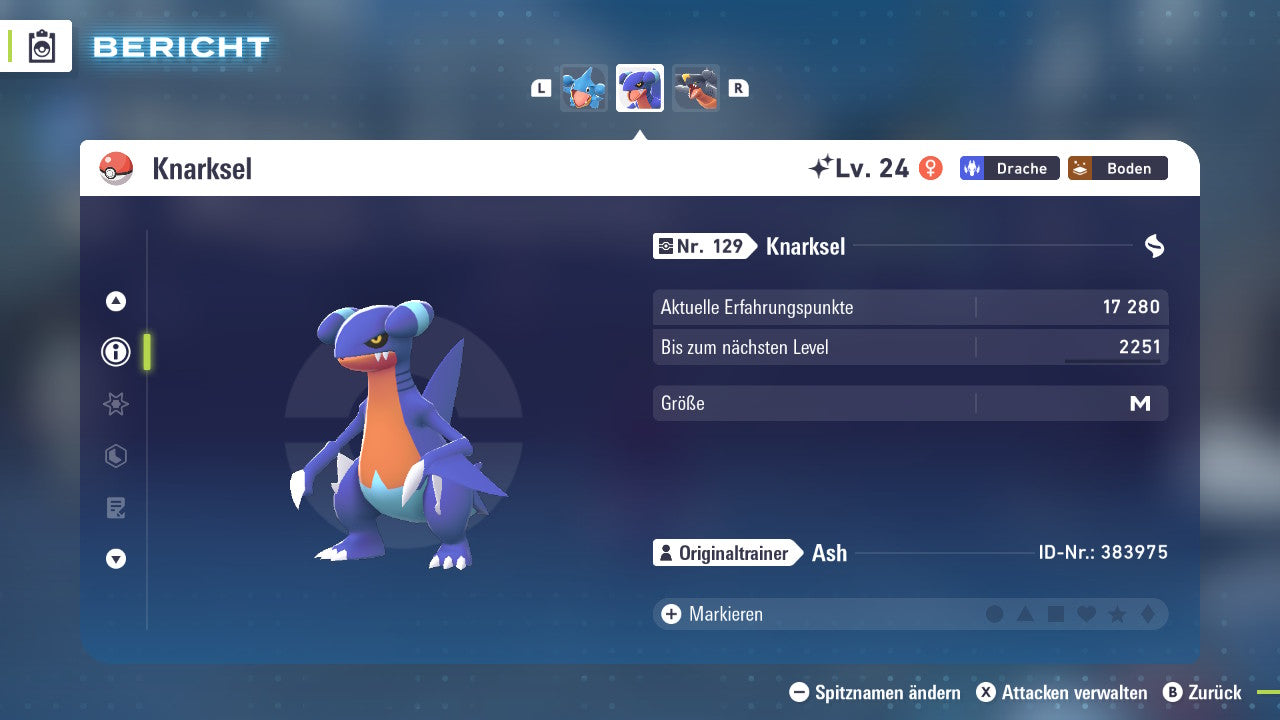The height and width of the screenshot is (720, 1280).
Task: Toggle the square marking
Action: (x=1056, y=614)
